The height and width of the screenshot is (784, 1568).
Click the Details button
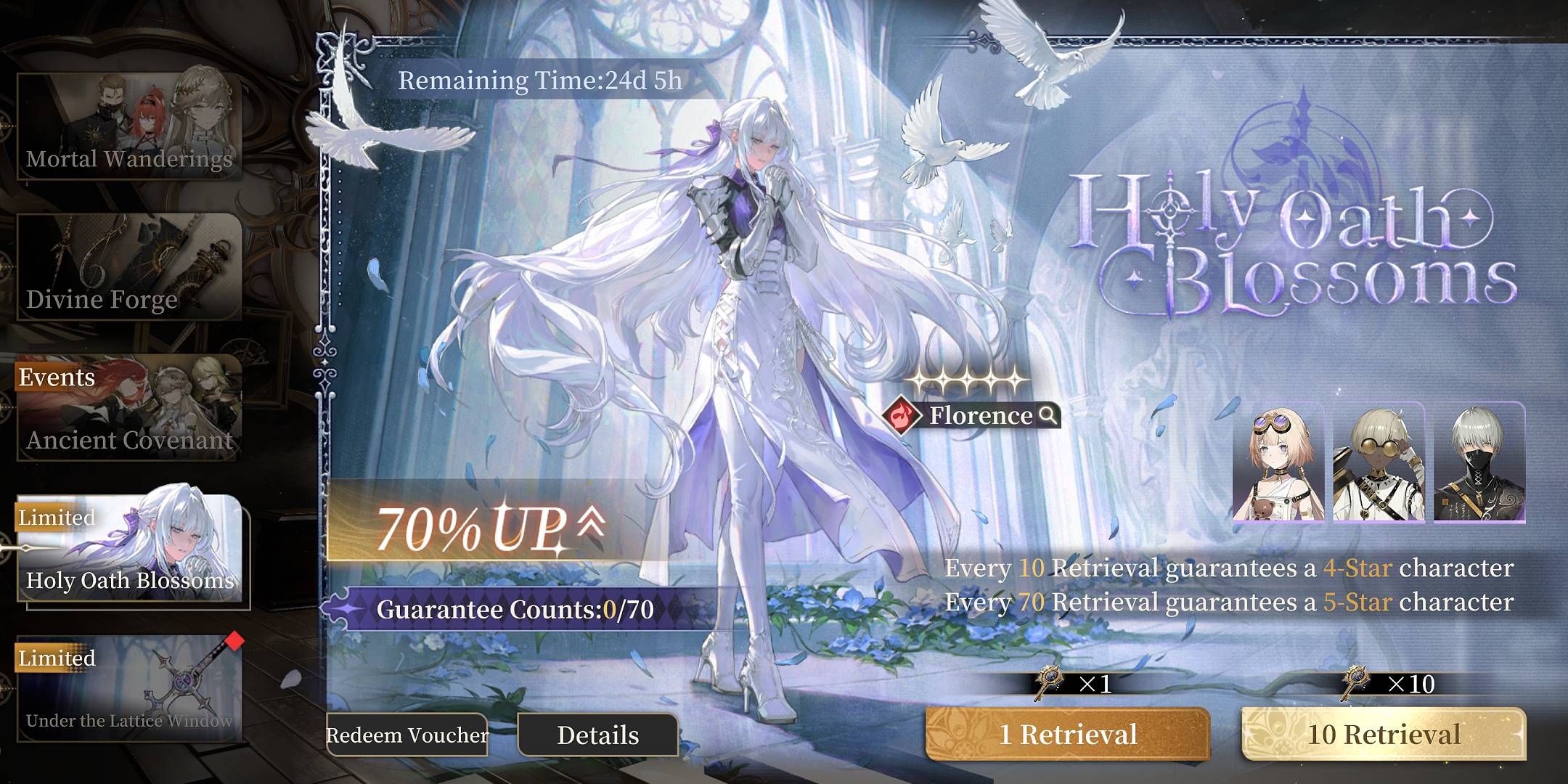pyautogui.click(x=597, y=735)
